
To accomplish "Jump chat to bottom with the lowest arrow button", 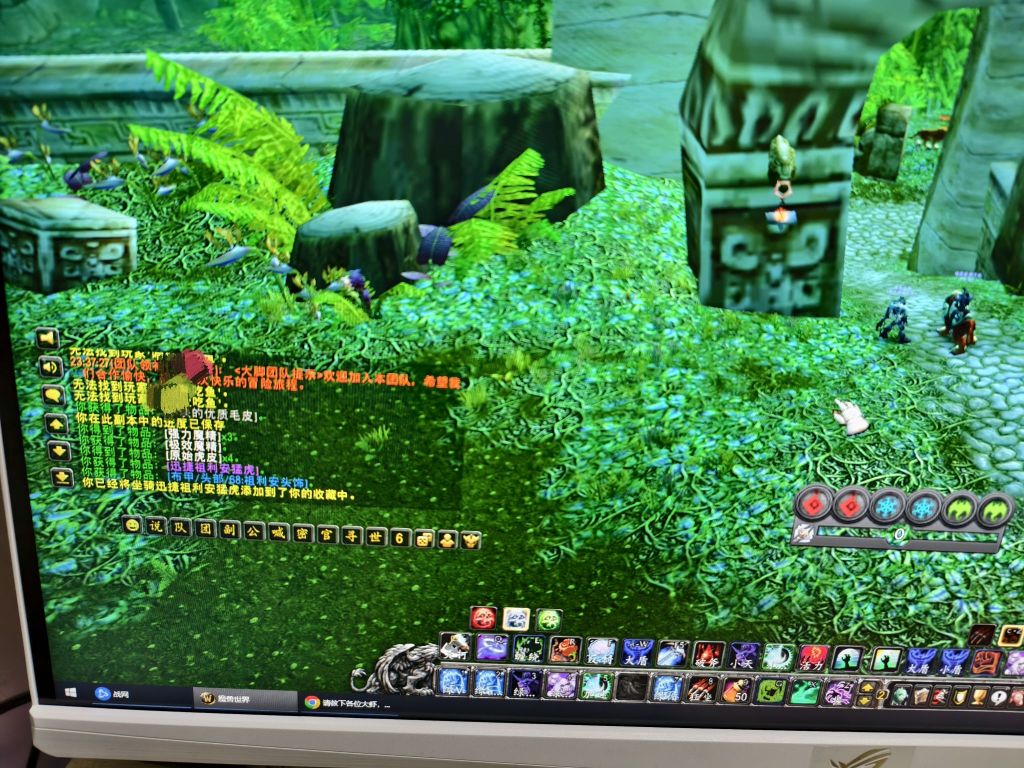I will 61,477.
